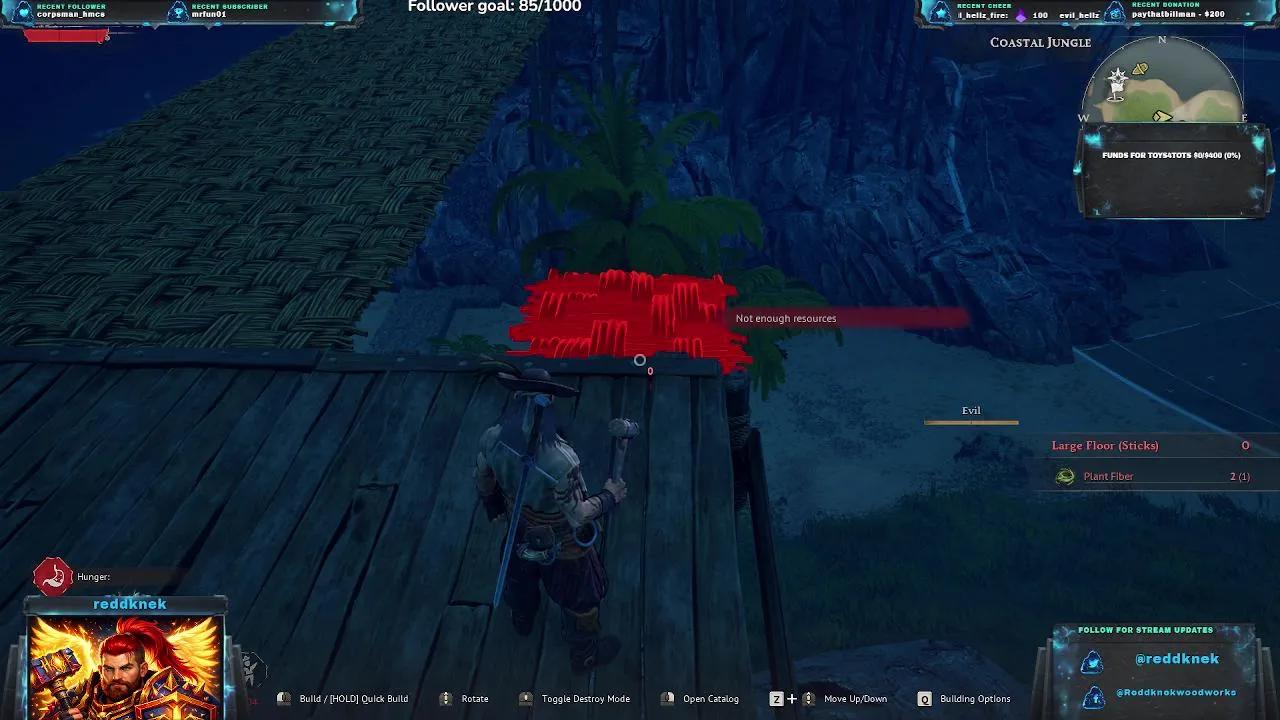The height and width of the screenshot is (720, 1280).
Task: Select the Rotate piece icon
Action: coord(446,698)
